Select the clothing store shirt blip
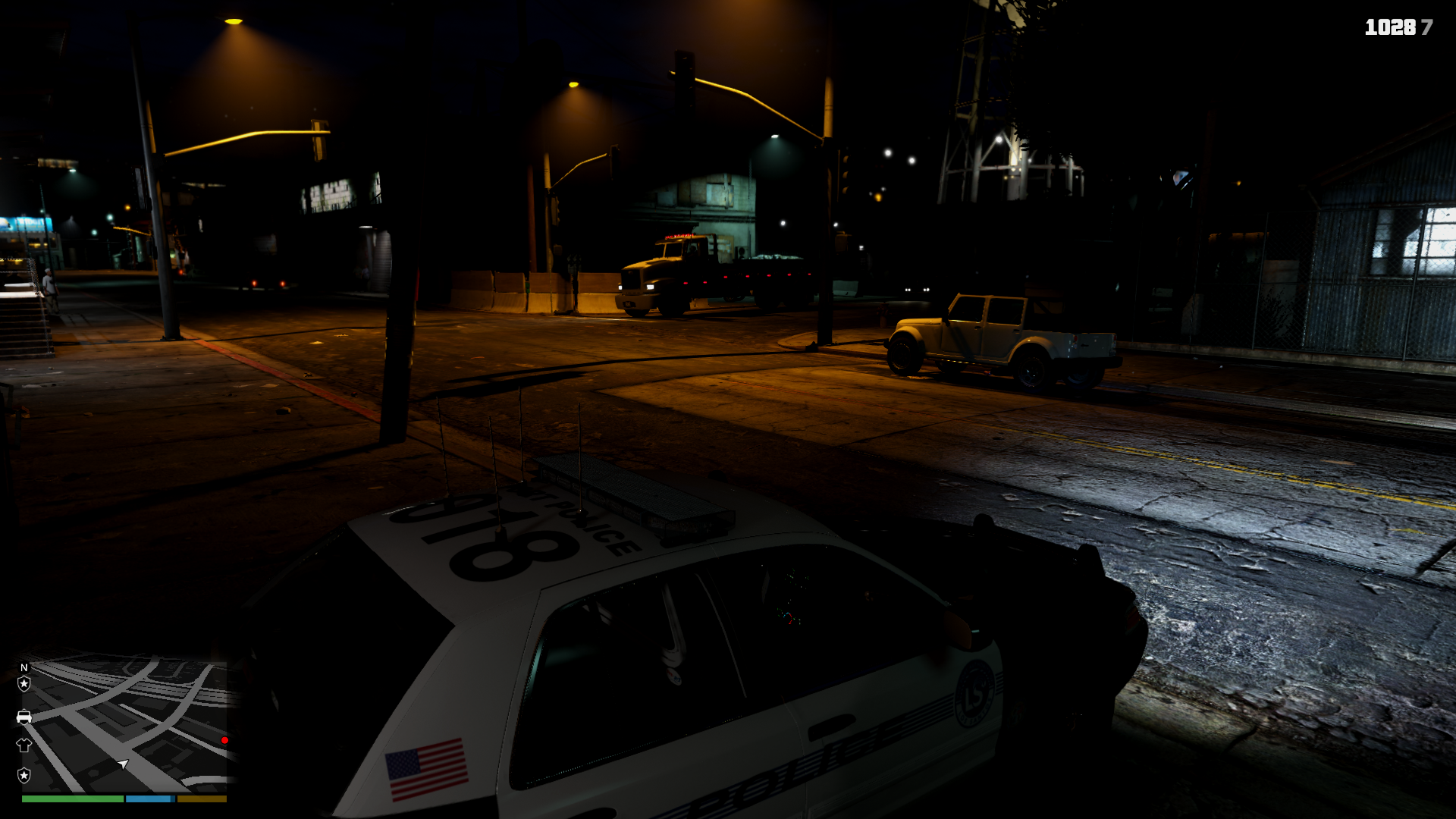This screenshot has width=1456, height=819. pos(24,745)
